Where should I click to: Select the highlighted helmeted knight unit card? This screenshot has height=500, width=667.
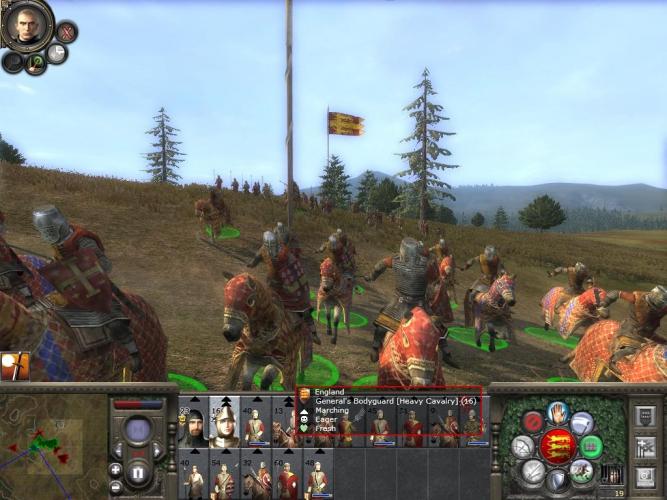click(x=225, y=422)
